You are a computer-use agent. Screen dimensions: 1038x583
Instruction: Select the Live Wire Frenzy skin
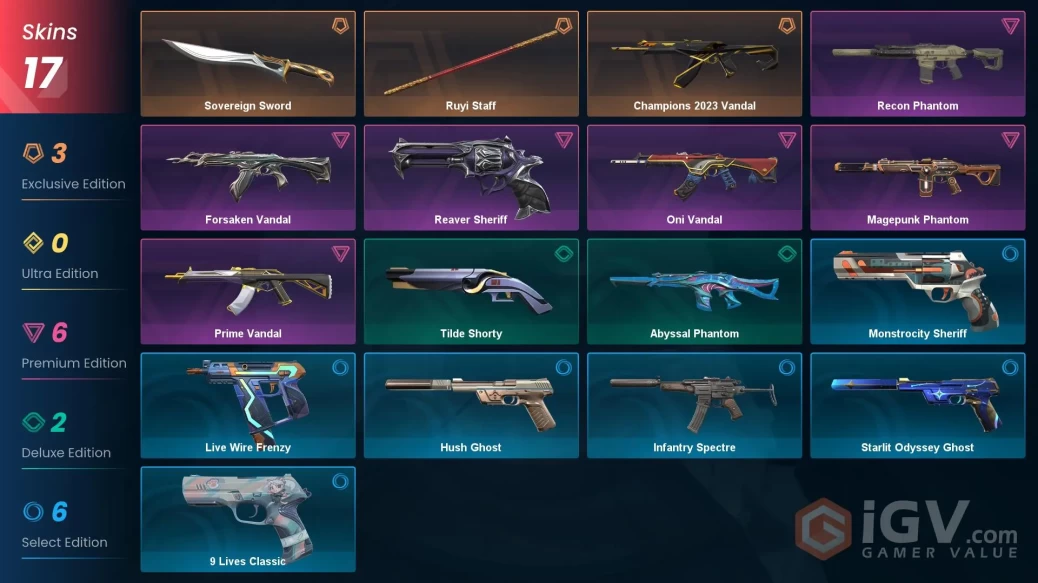(248, 406)
